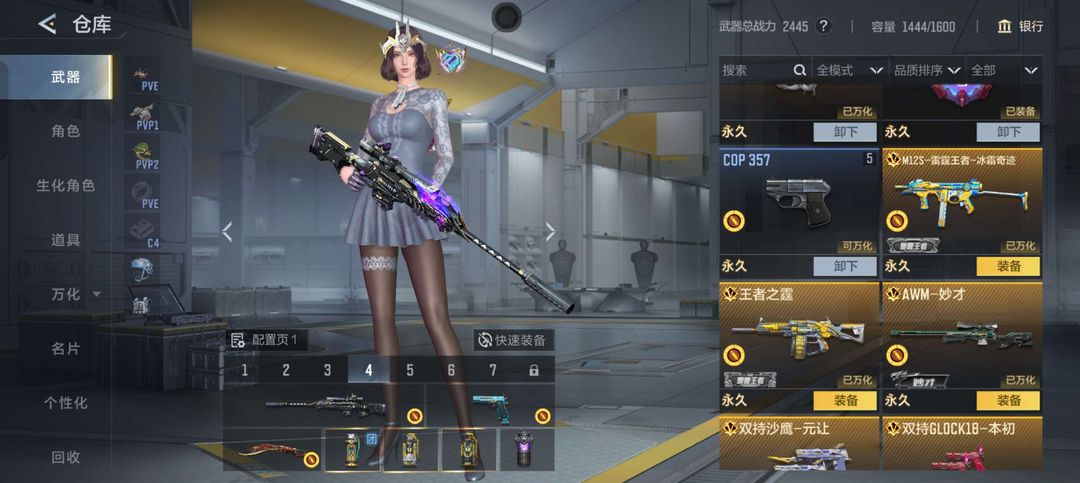Open the 银行 bank
This screenshot has width=1080, height=483.
click(1020, 26)
